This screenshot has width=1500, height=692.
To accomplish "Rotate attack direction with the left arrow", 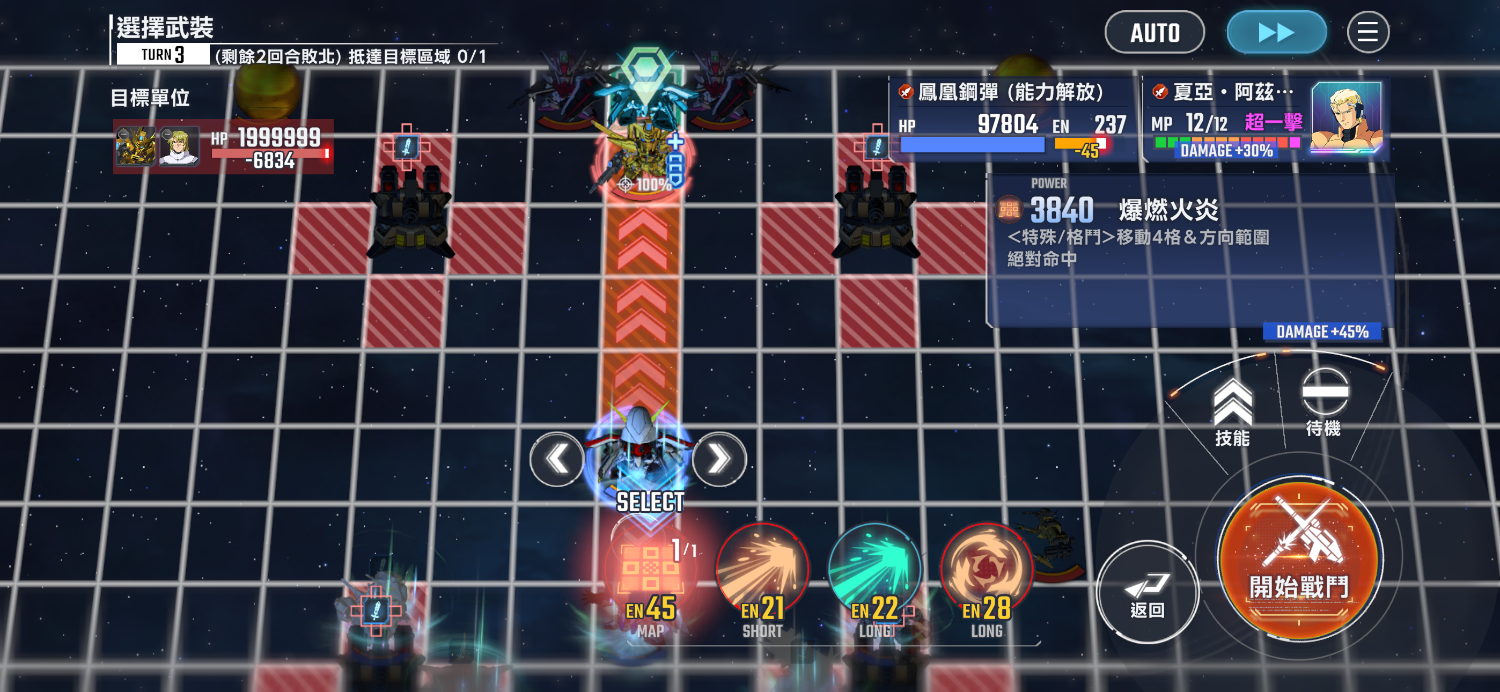I will [x=557, y=459].
